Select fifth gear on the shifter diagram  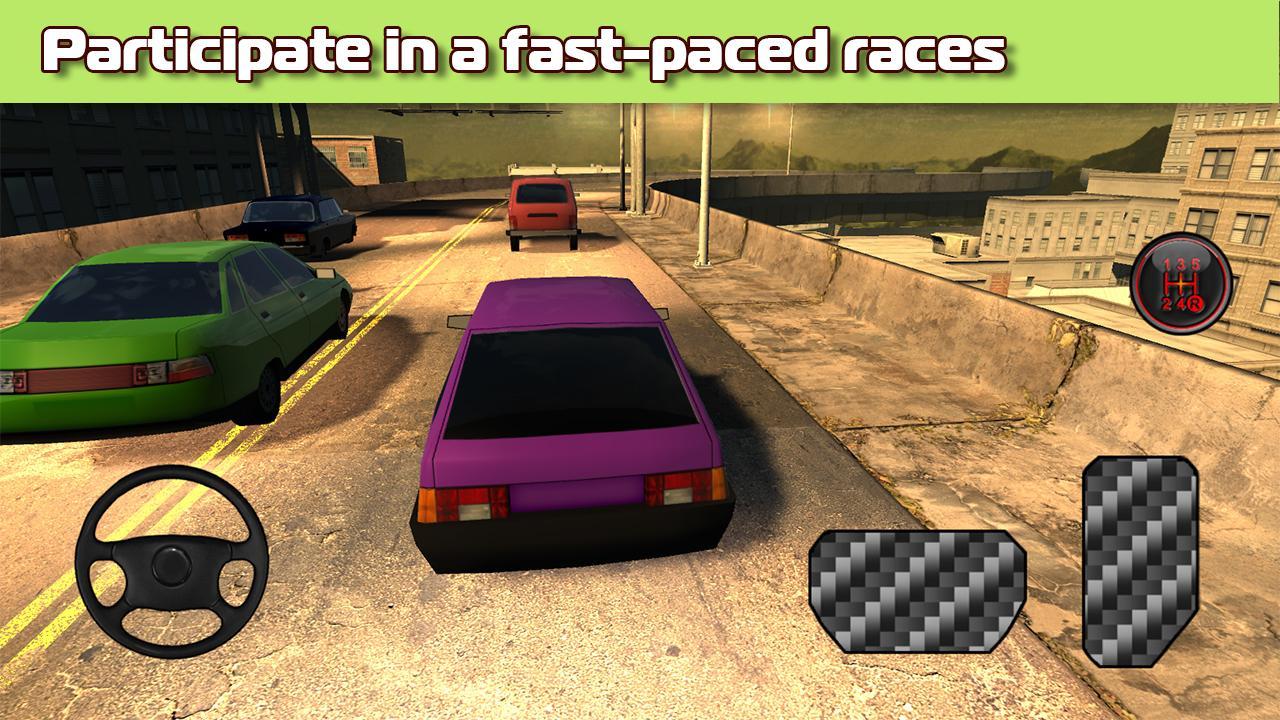(1195, 264)
